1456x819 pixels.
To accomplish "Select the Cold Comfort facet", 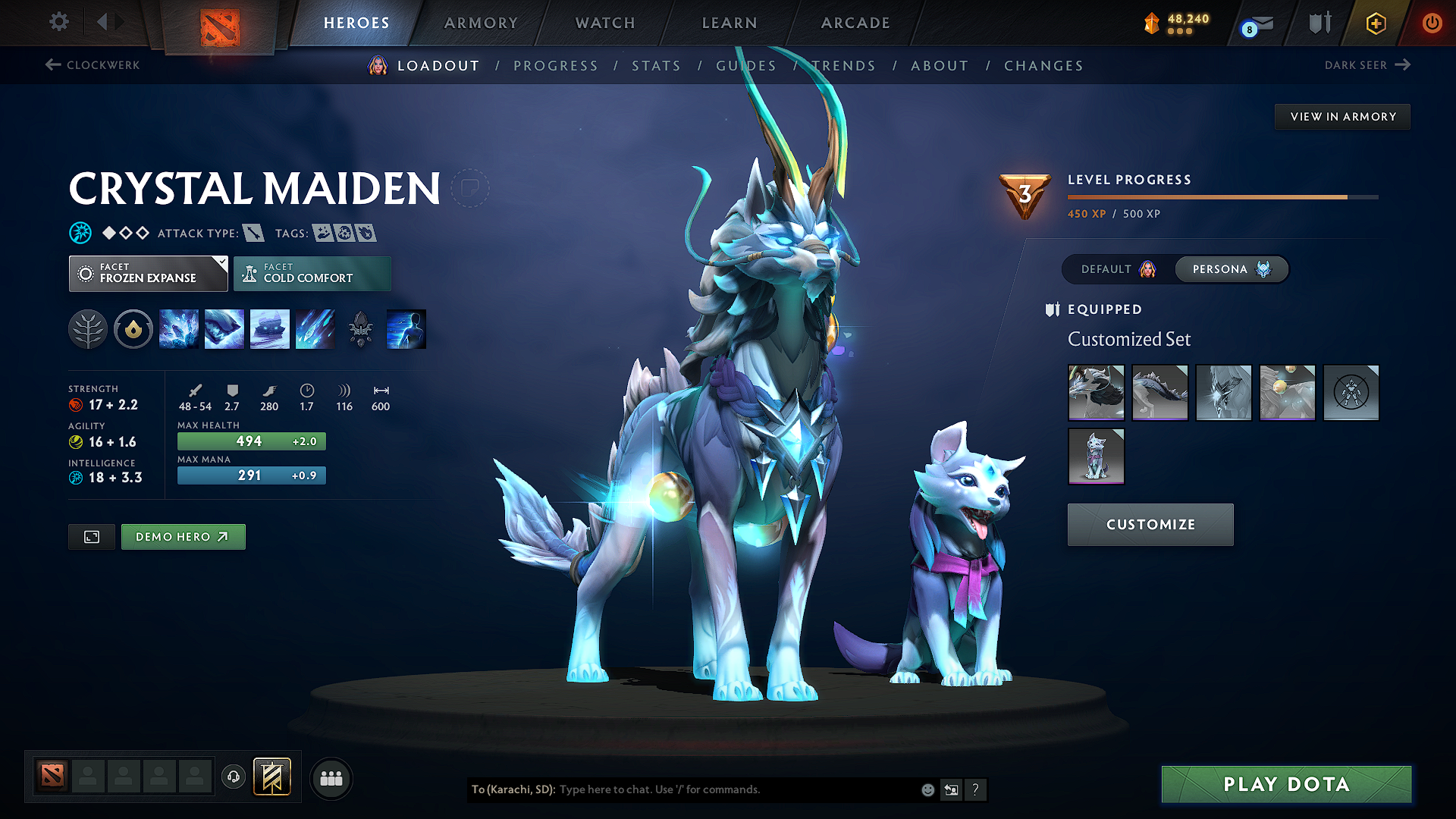I will (x=312, y=273).
